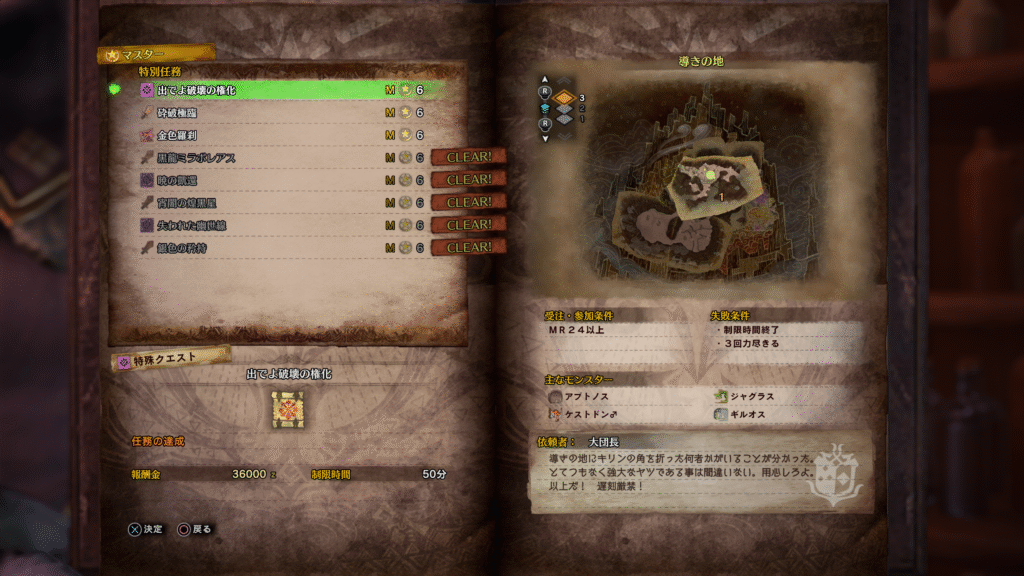Viewport: 1024px width, 576px height.
Task: Switch map to the orange floor 3 layer
Action: (x=567, y=97)
